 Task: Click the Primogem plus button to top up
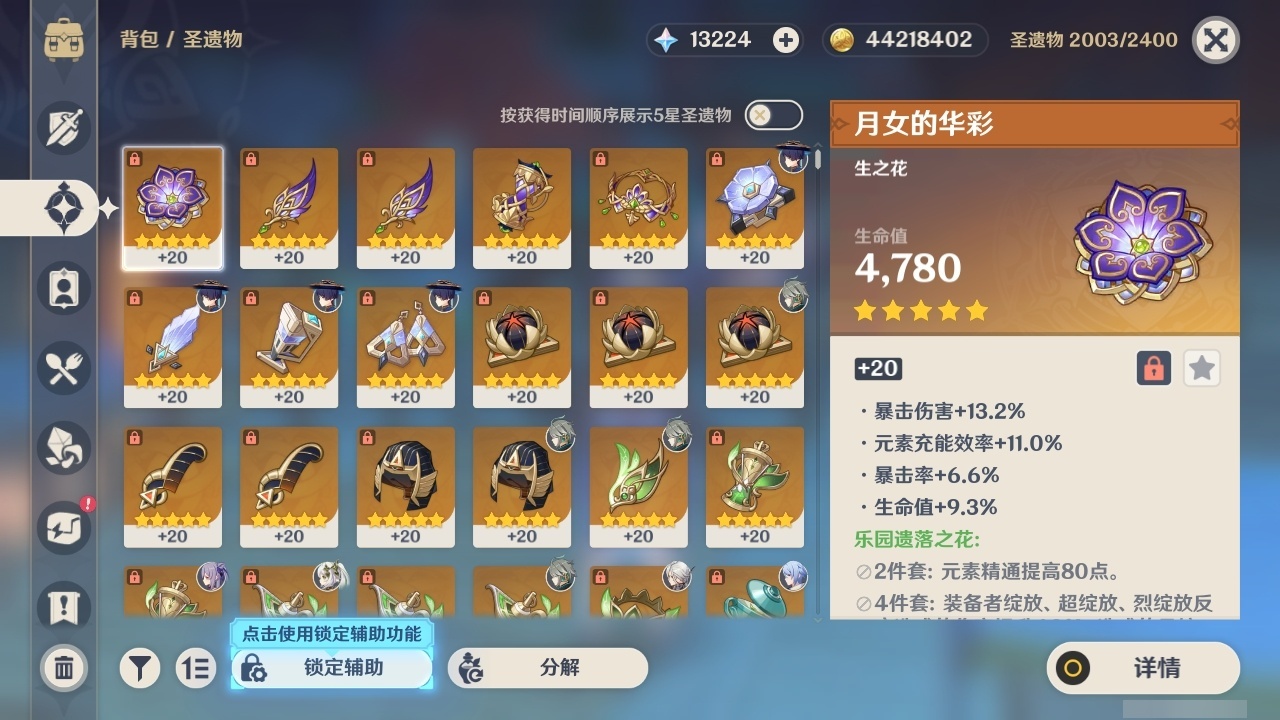(x=786, y=39)
